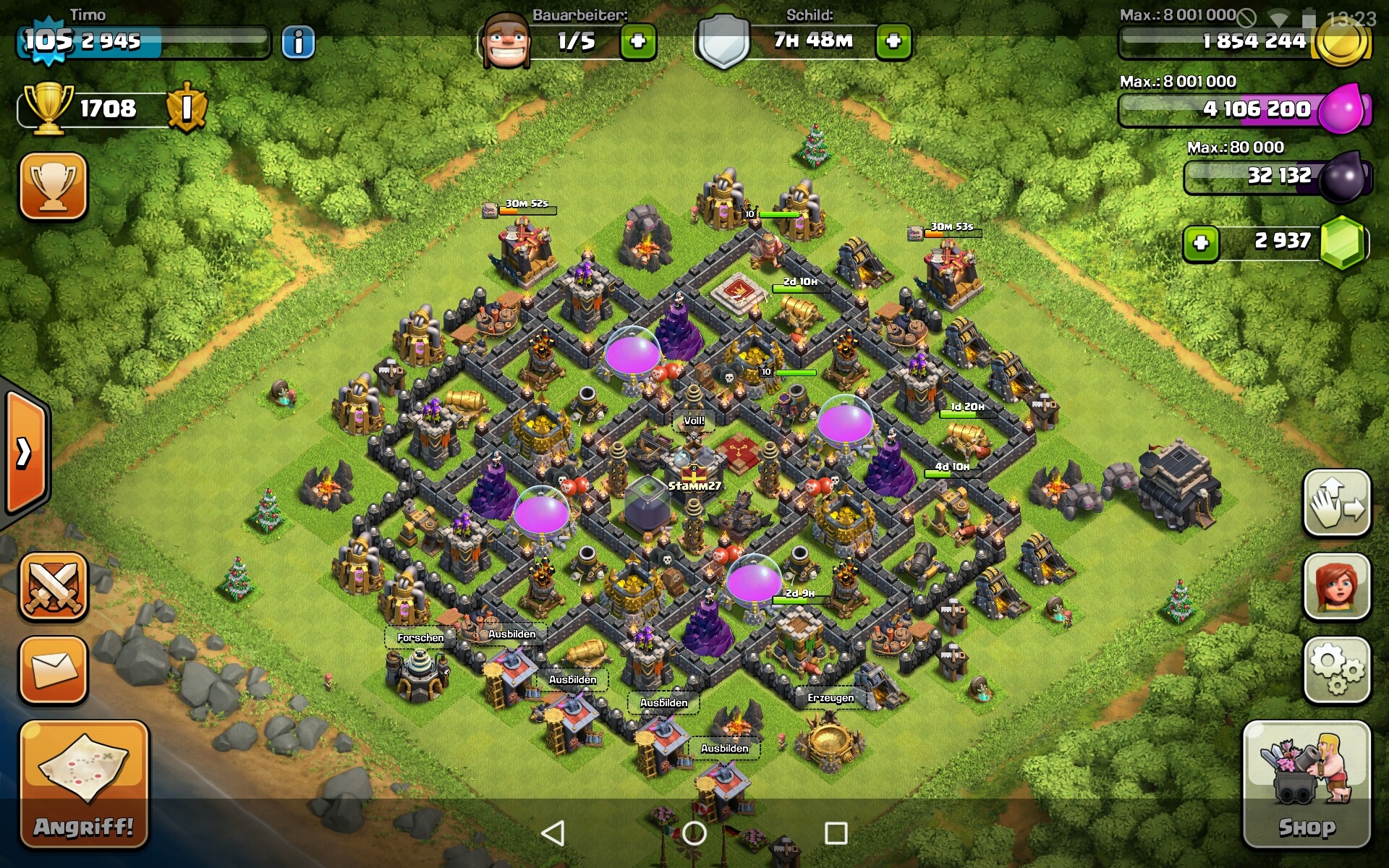The height and width of the screenshot is (868, 1389).
Task: Open the red-haired Valkyrie profile button
Action: 1337,586
